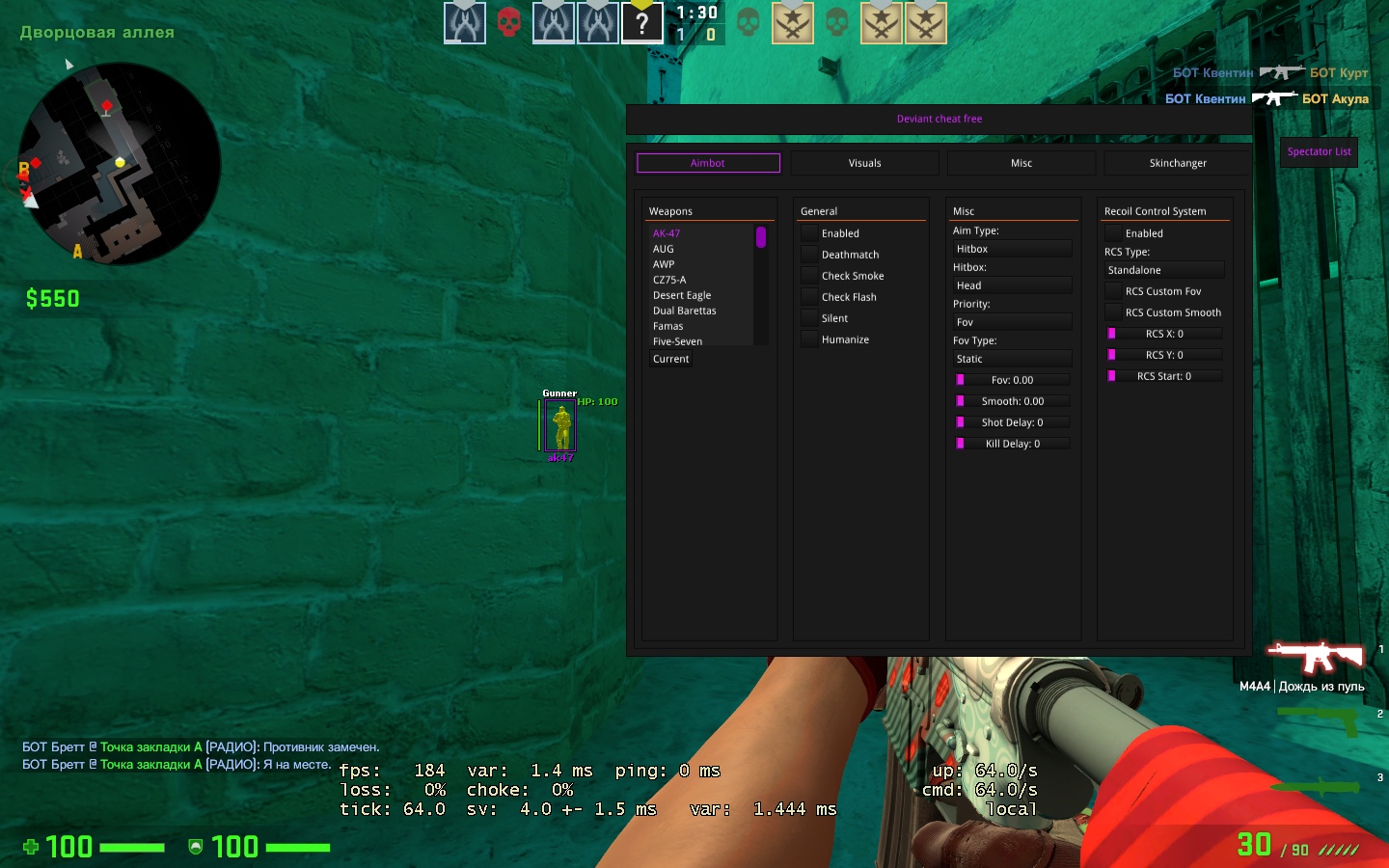Pick Five-Seven in the Weapons list

click(677, 341)
